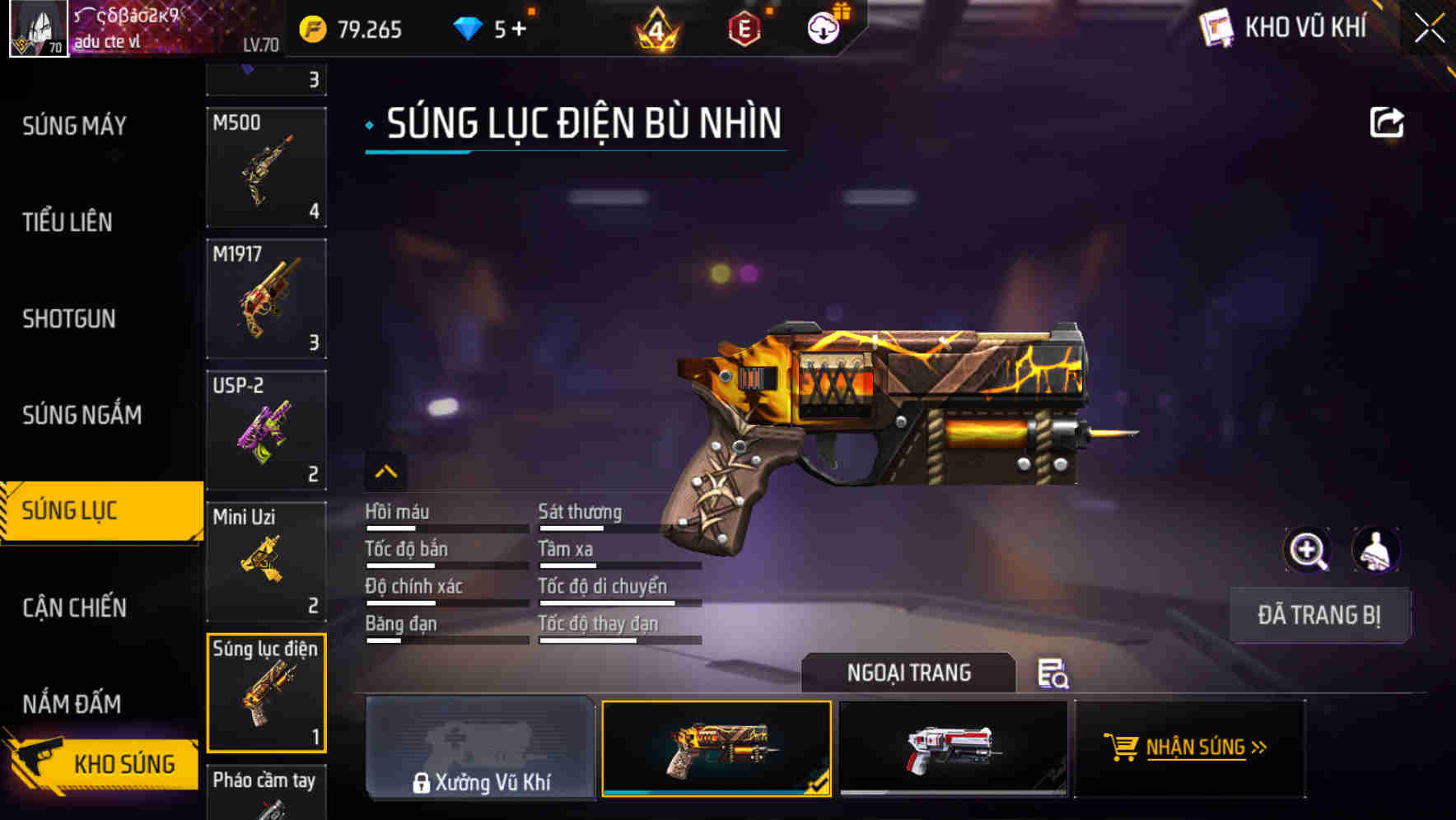Collapse the weapon stats panel
This screenshot has width=1456, height=820.
click(385, 471)
